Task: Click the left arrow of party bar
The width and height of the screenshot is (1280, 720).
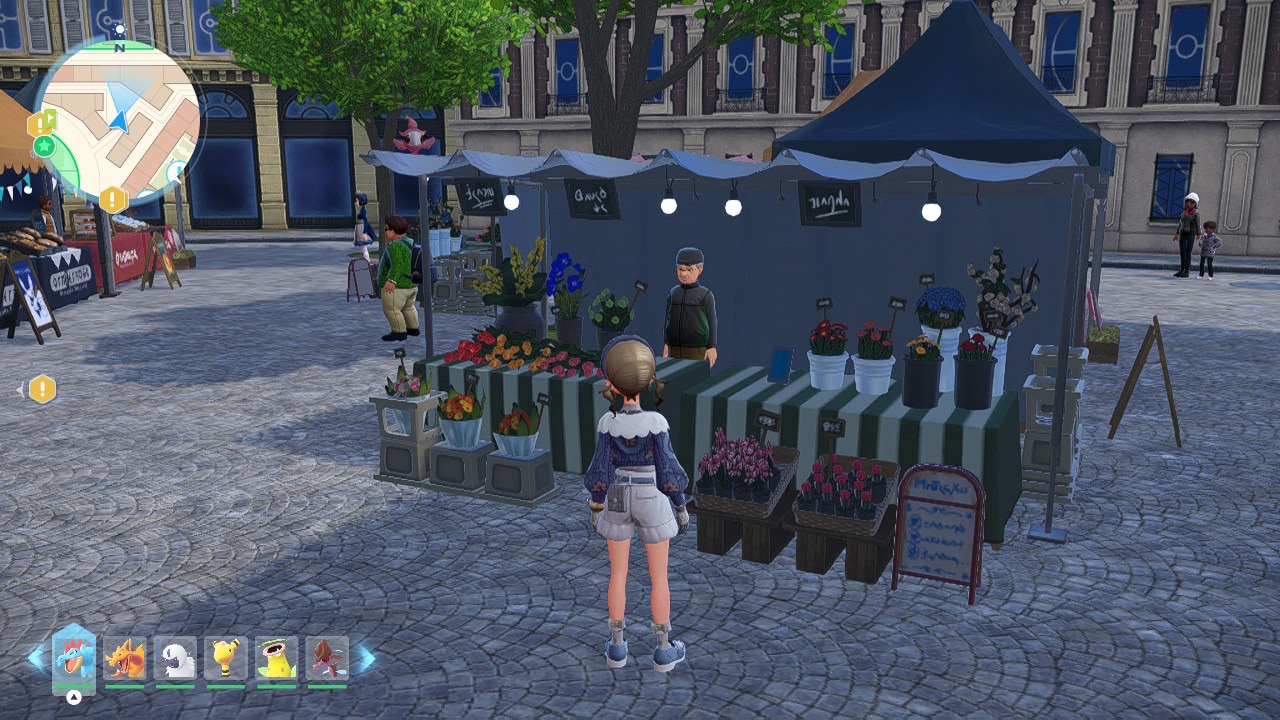Action: coord(36,658)
